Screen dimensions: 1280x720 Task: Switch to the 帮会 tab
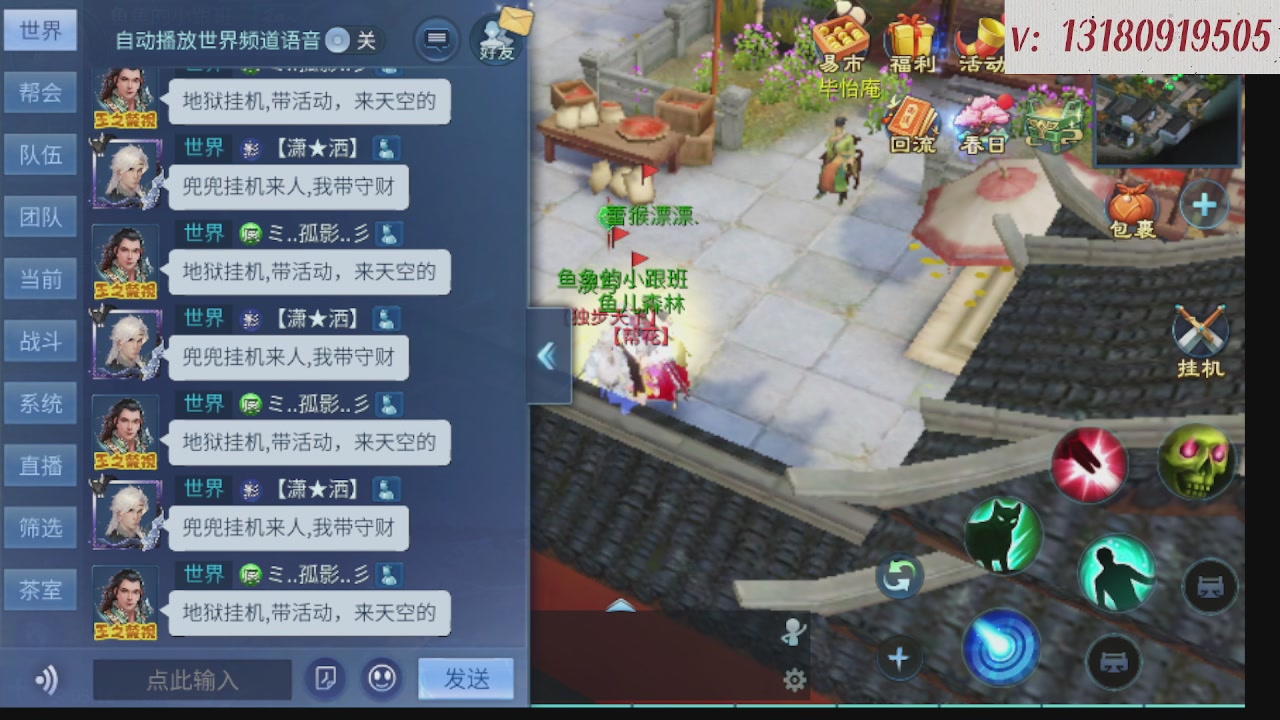click(40, 92)
